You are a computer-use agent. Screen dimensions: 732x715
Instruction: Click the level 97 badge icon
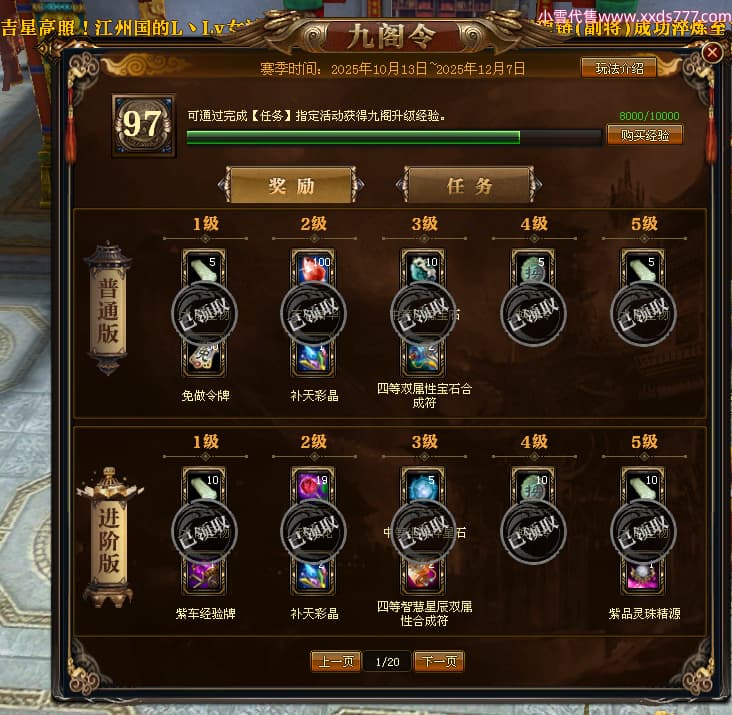pyautogui.click(x=143, y=125)
